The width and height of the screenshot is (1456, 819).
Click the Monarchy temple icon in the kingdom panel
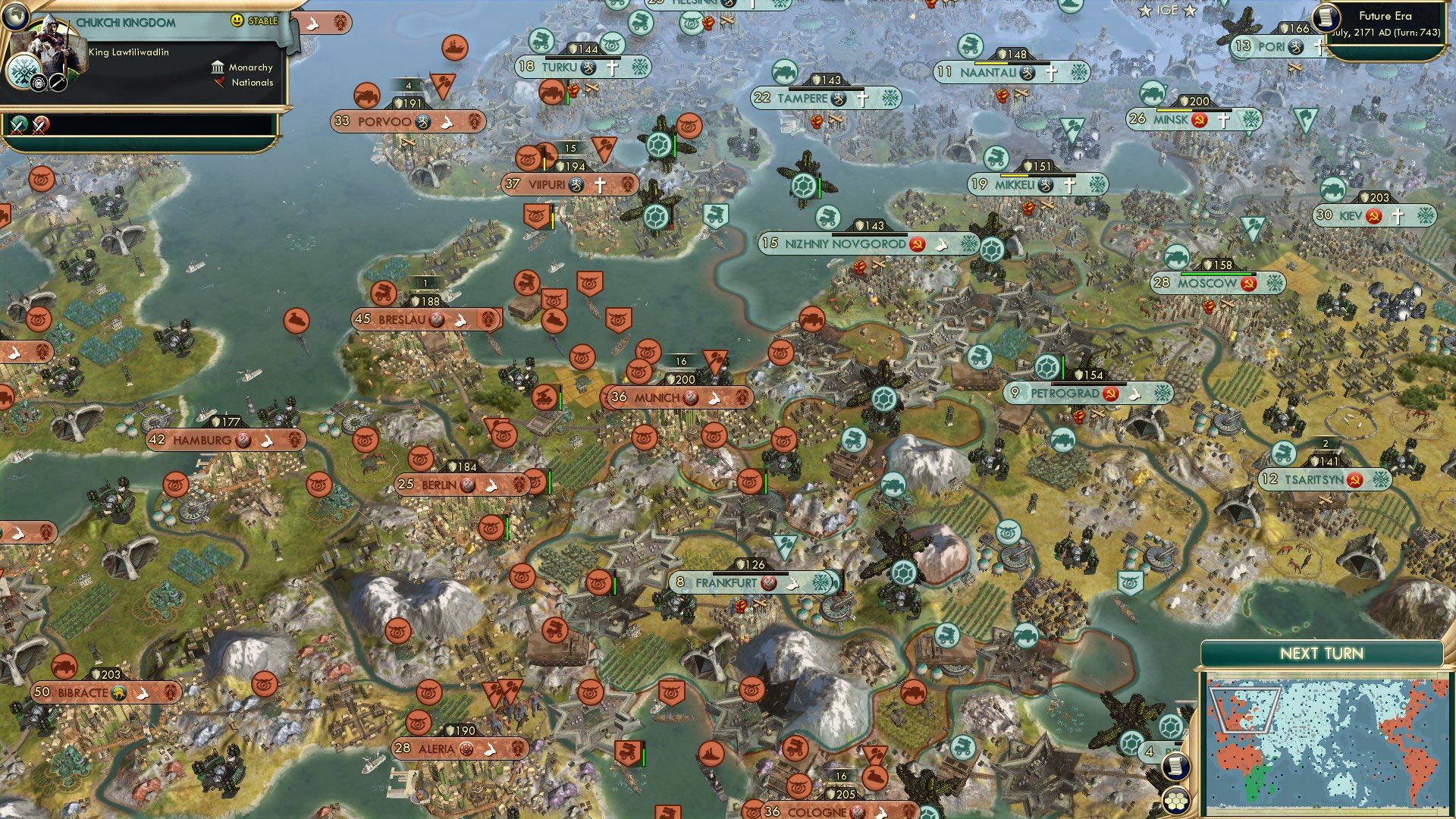[218, 68]
